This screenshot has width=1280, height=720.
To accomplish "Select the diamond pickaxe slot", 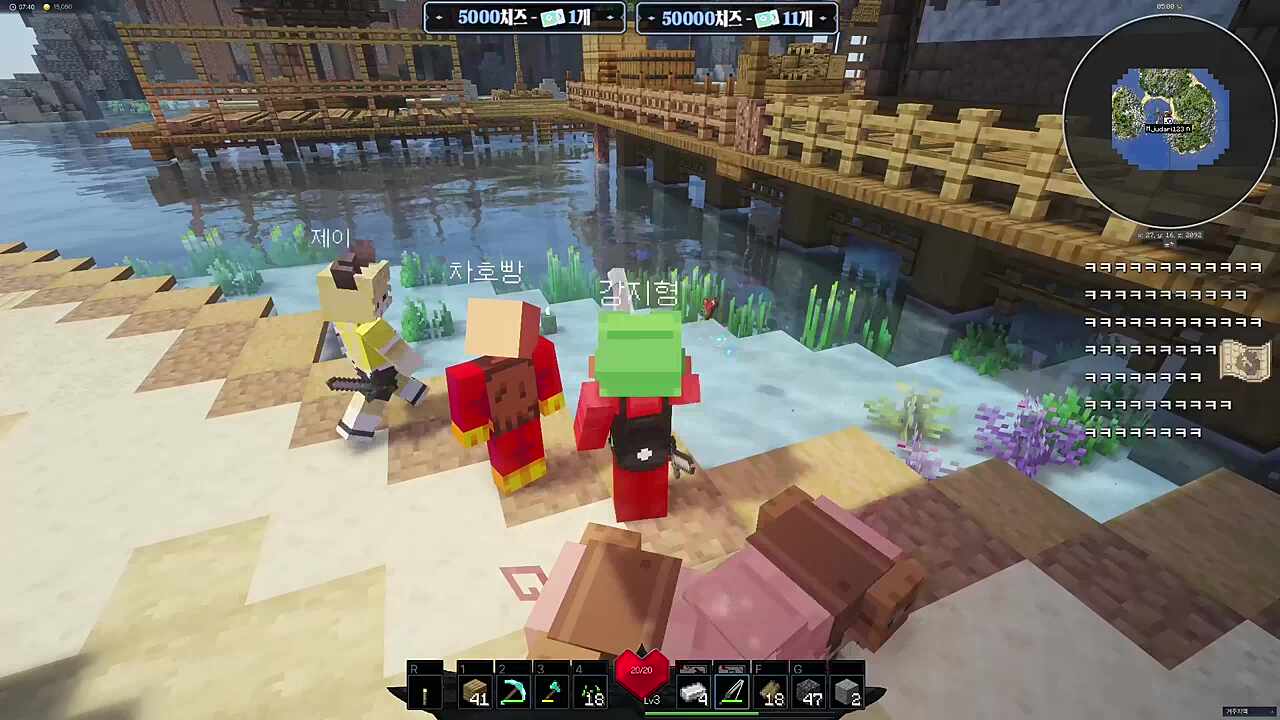I will coord(513,692).
